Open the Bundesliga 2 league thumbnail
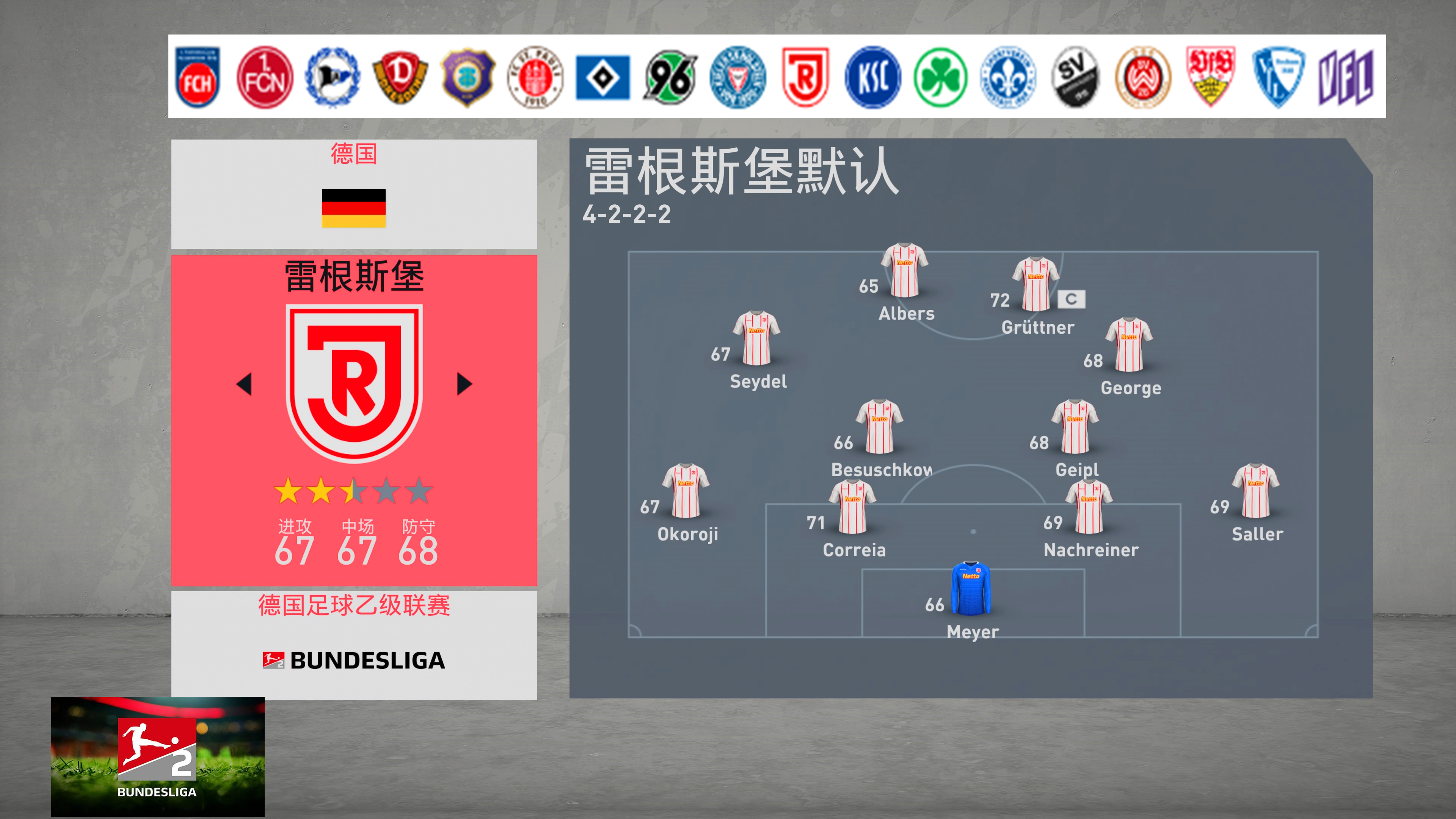 158,756
